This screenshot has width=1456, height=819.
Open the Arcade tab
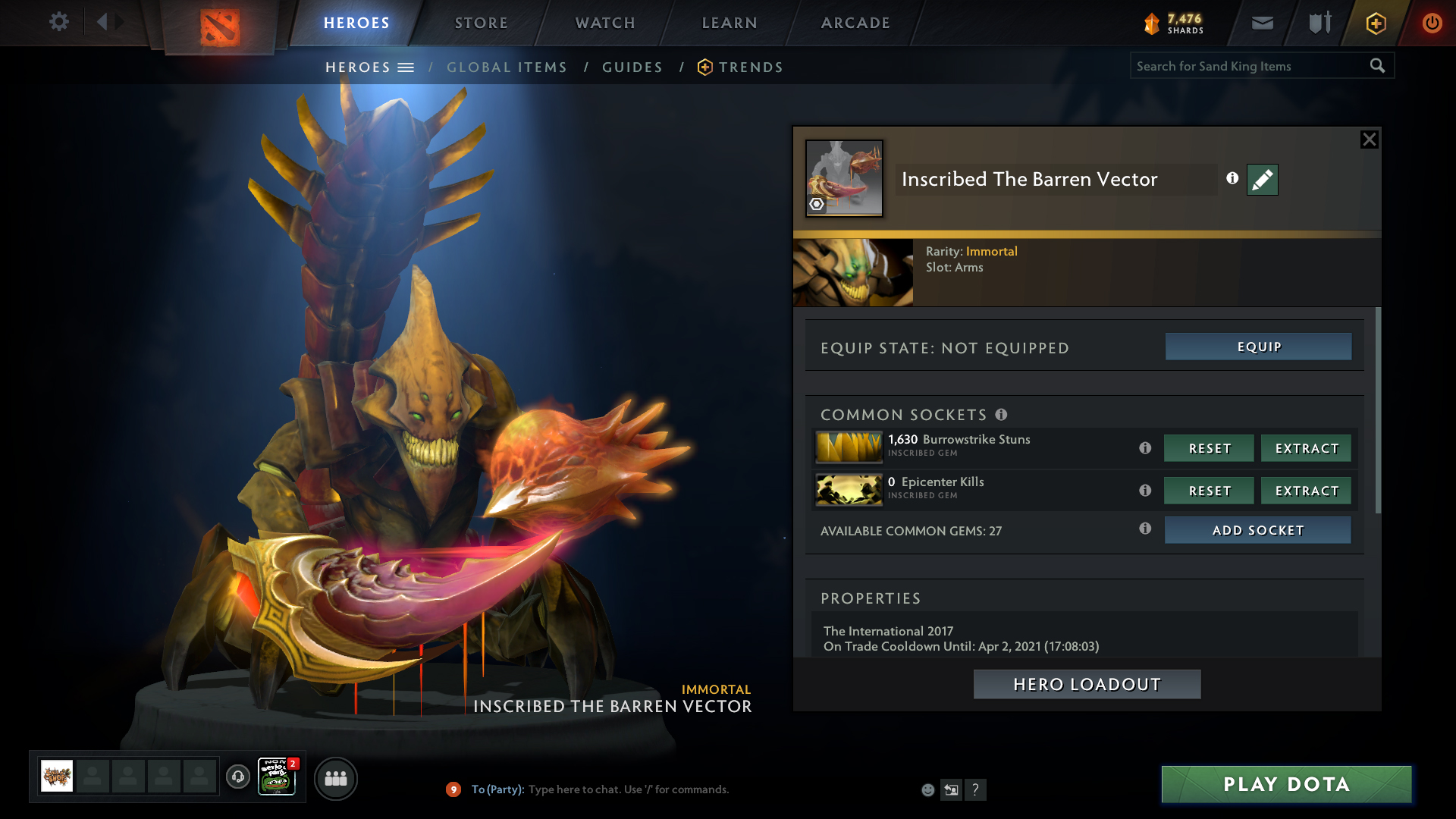pyautogui.click(x=855, y=23)
